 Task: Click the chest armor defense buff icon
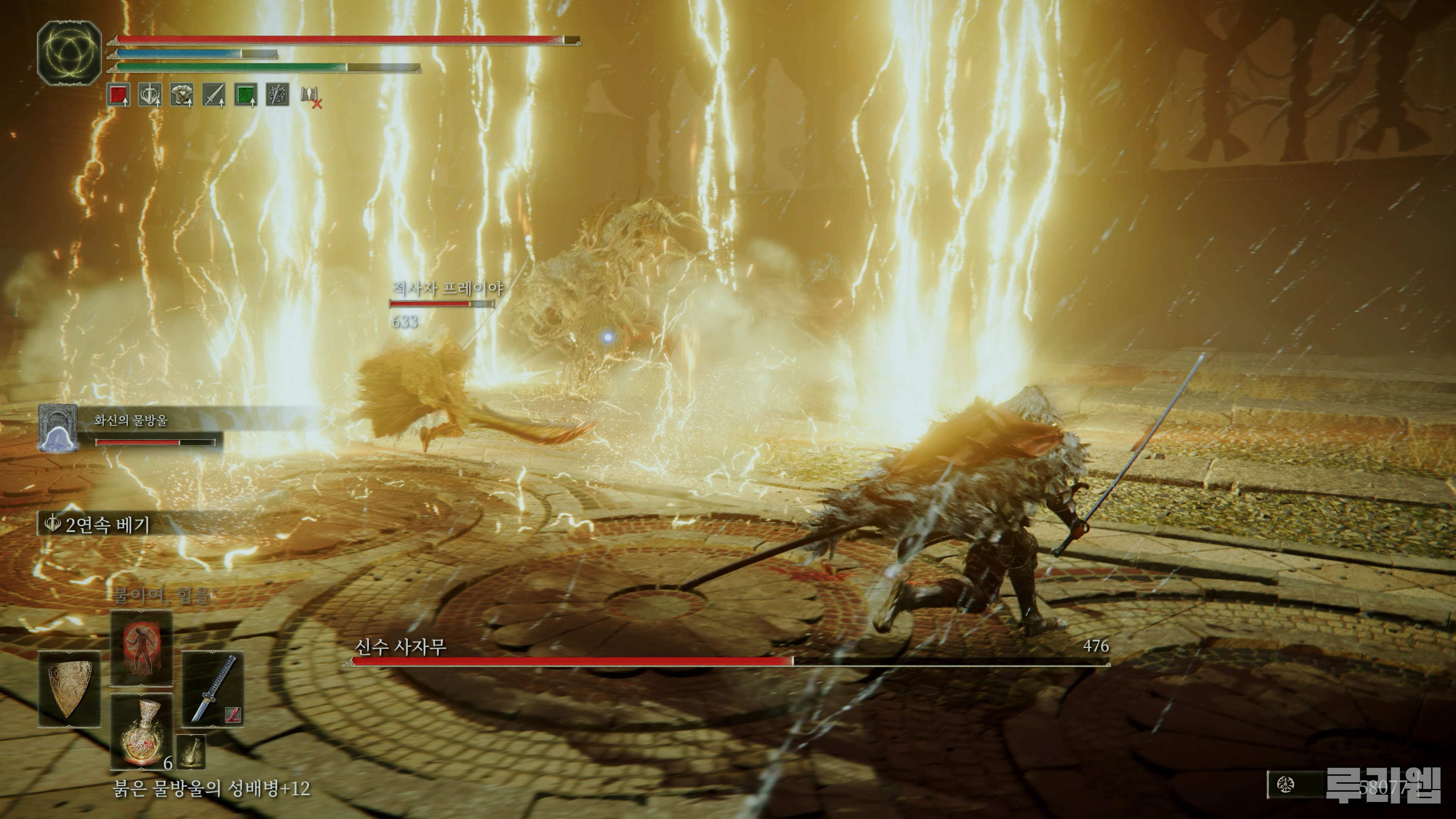(182, 95)
